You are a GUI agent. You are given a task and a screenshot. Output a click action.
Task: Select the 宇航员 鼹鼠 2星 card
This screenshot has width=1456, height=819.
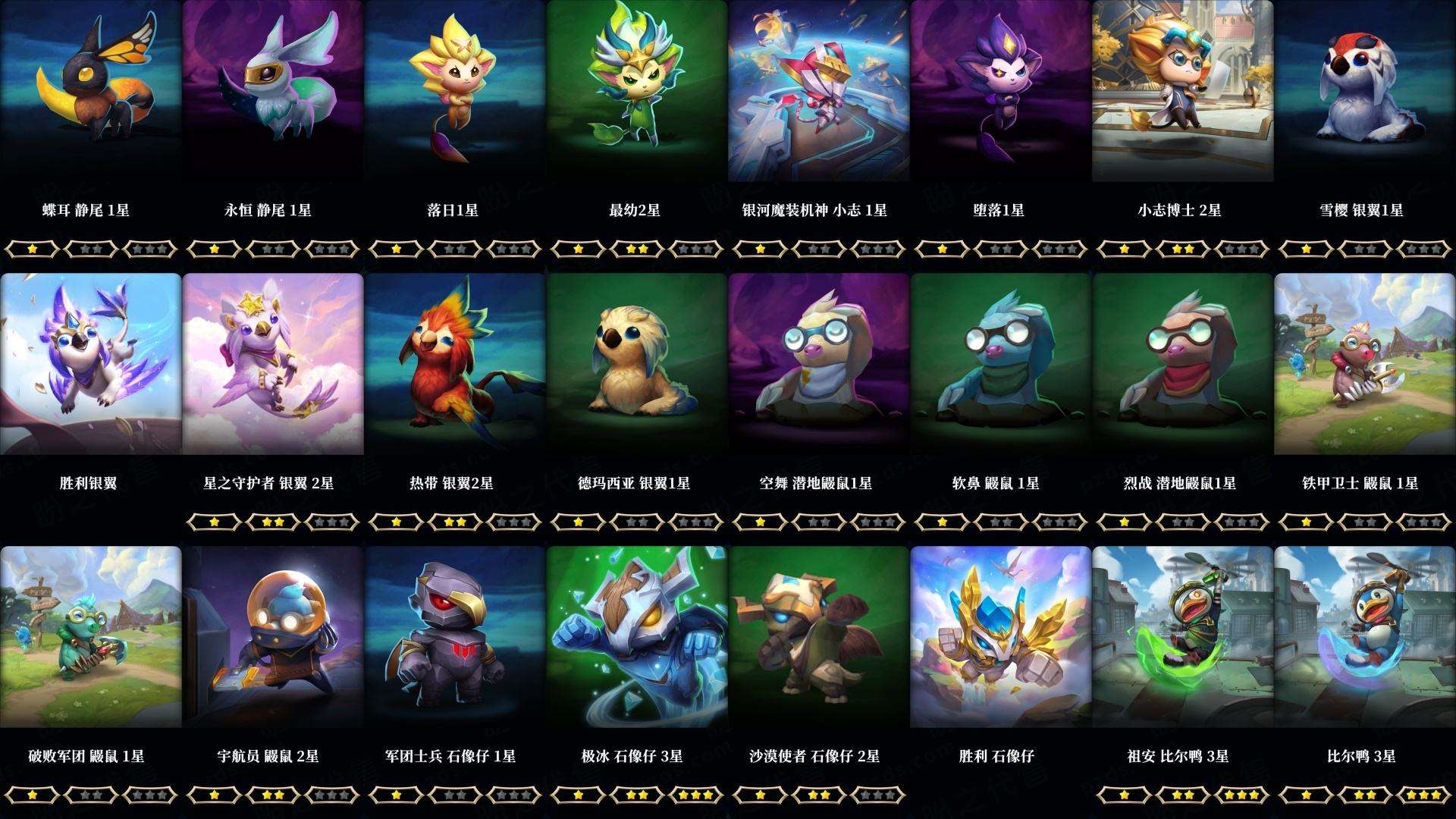[273, 637]
